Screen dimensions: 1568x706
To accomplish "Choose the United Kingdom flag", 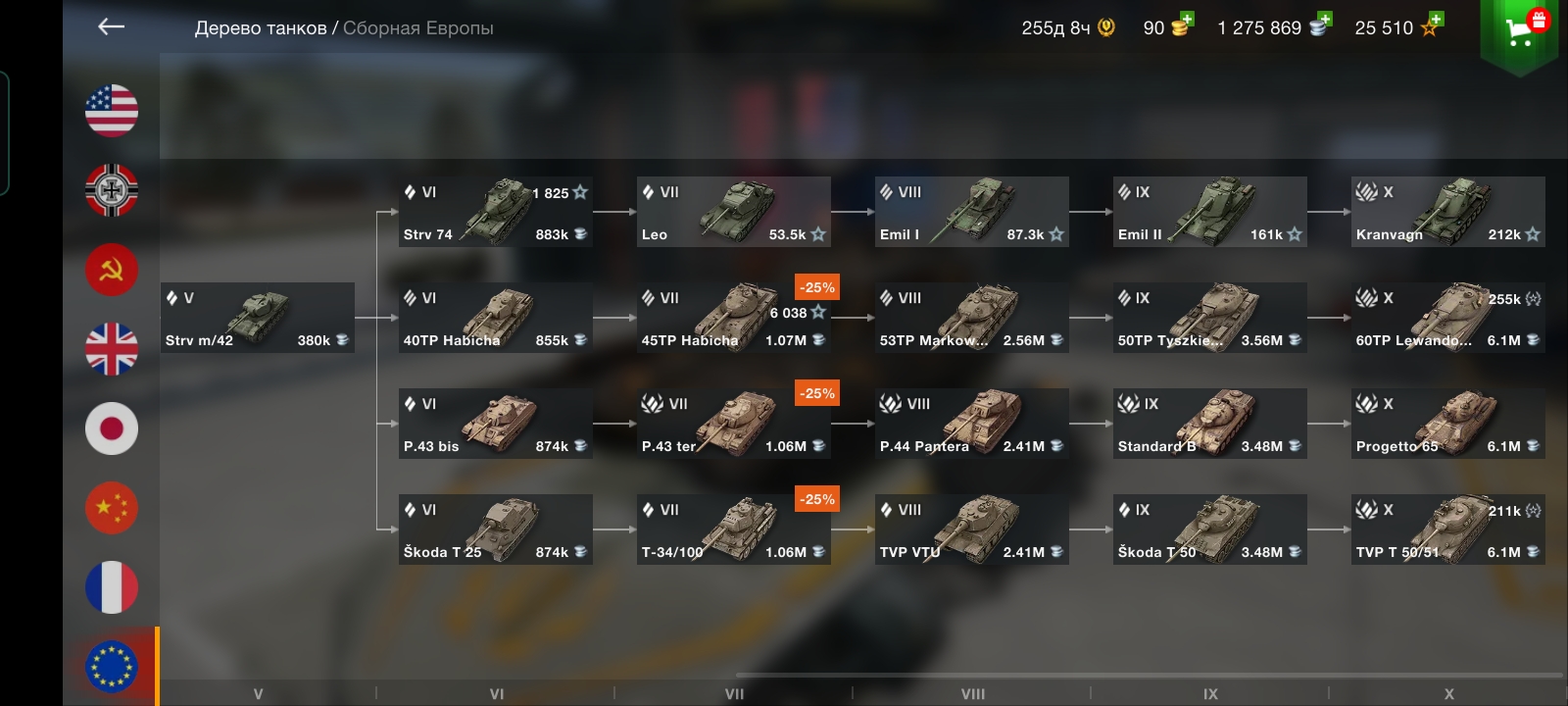I will 112,349.
